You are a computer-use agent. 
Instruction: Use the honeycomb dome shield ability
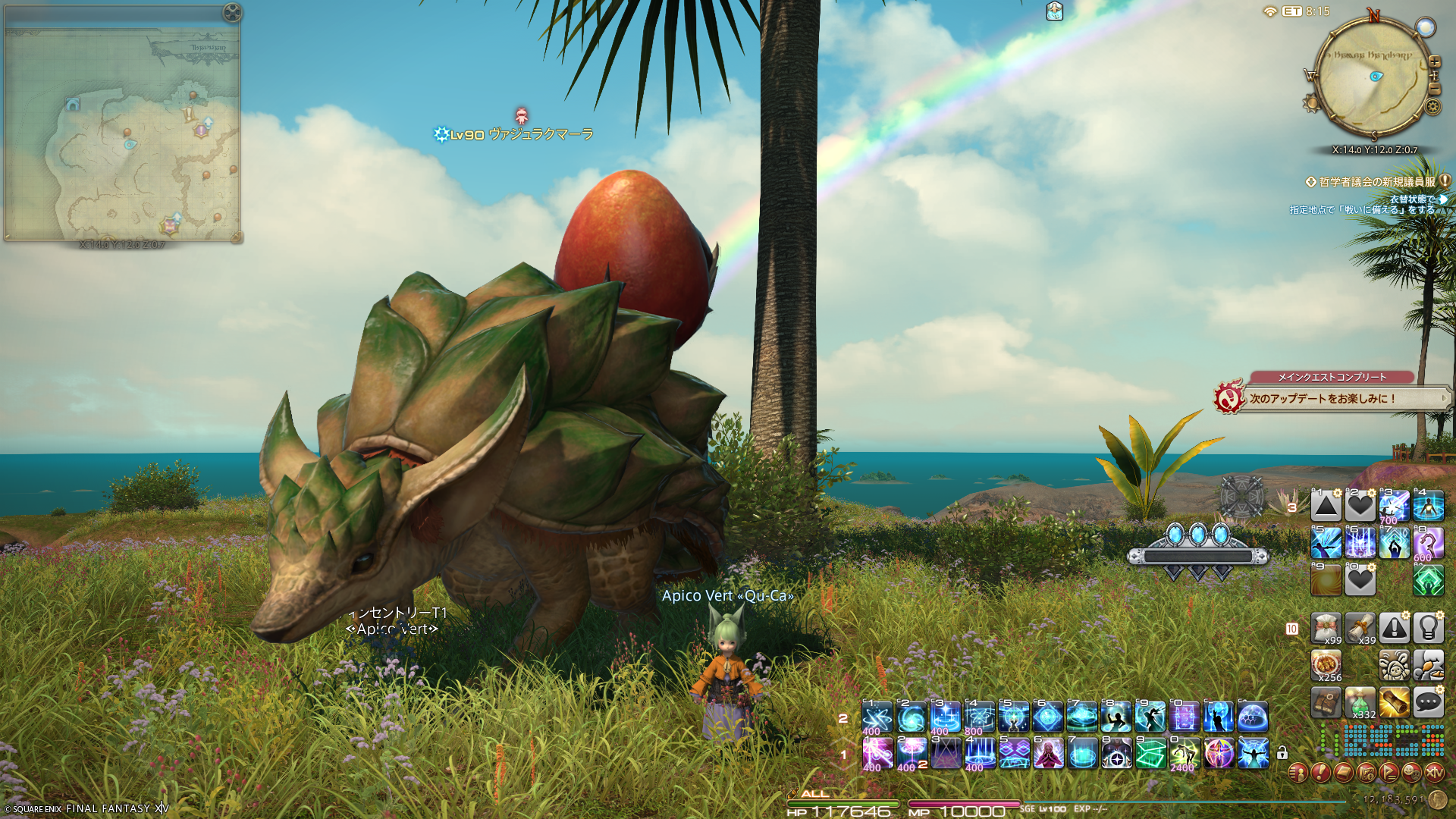tap(1253, 717)
